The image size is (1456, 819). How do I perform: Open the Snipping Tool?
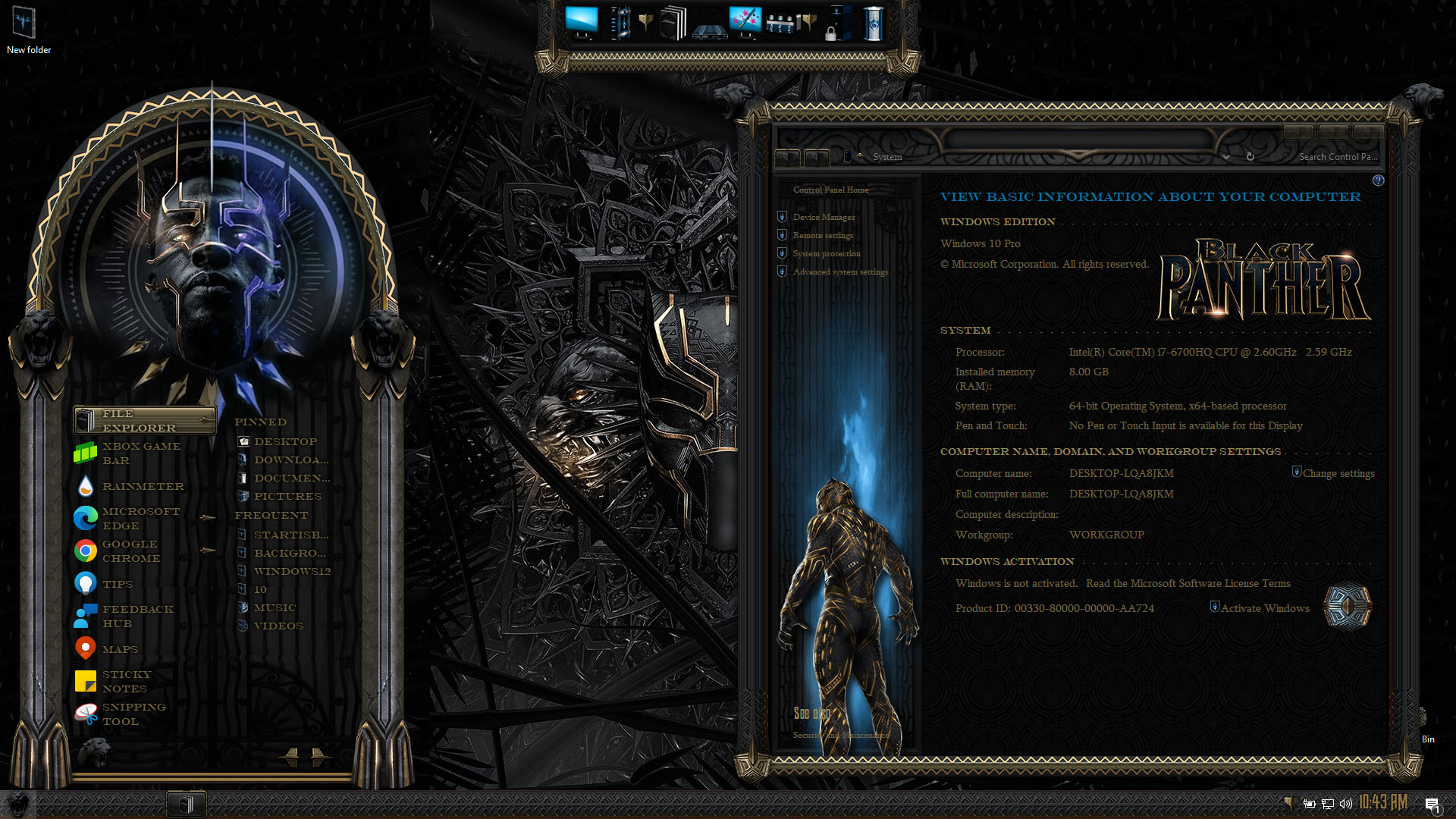pos(133,714)
